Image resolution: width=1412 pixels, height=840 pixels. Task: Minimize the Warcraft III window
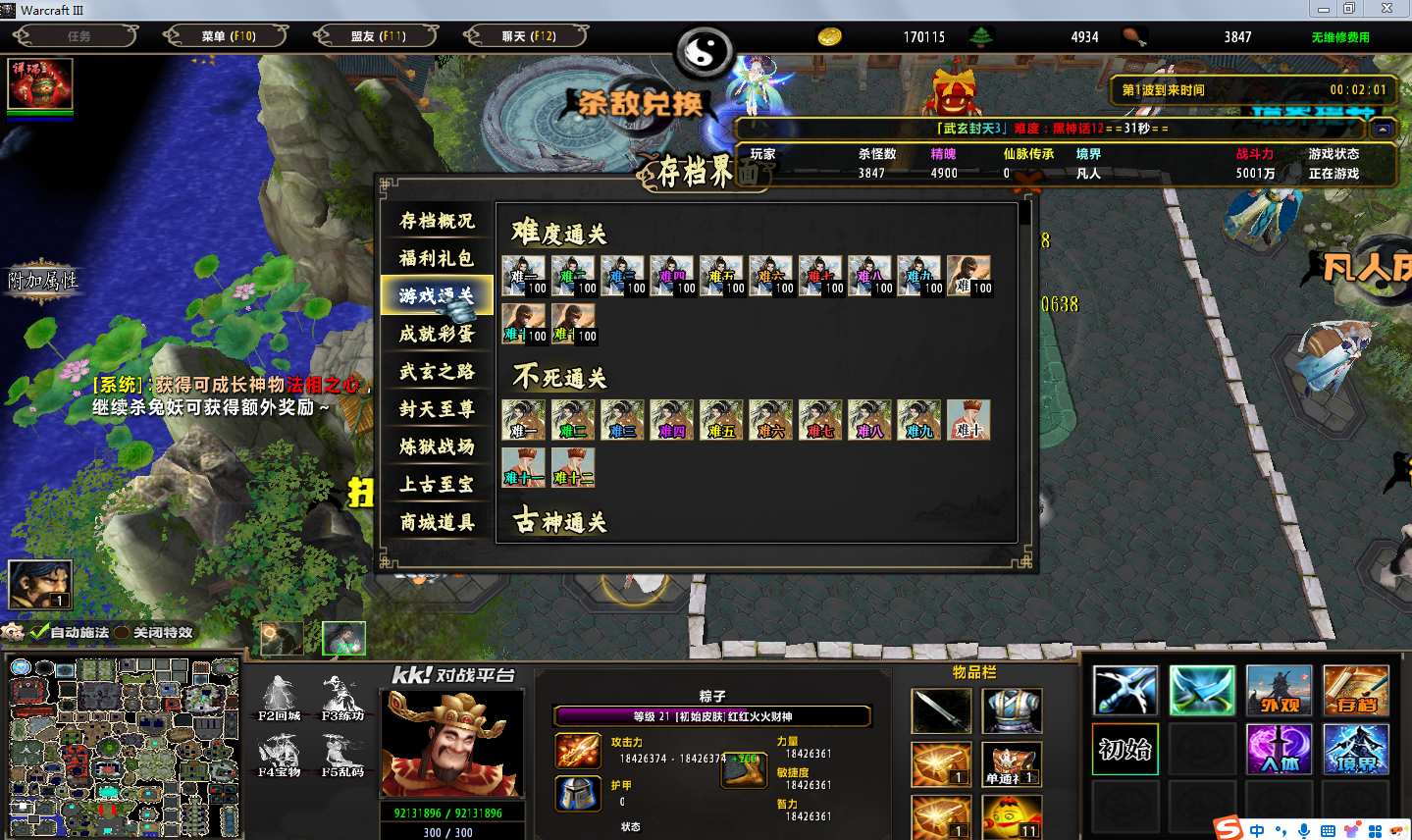click(1324, 9)
